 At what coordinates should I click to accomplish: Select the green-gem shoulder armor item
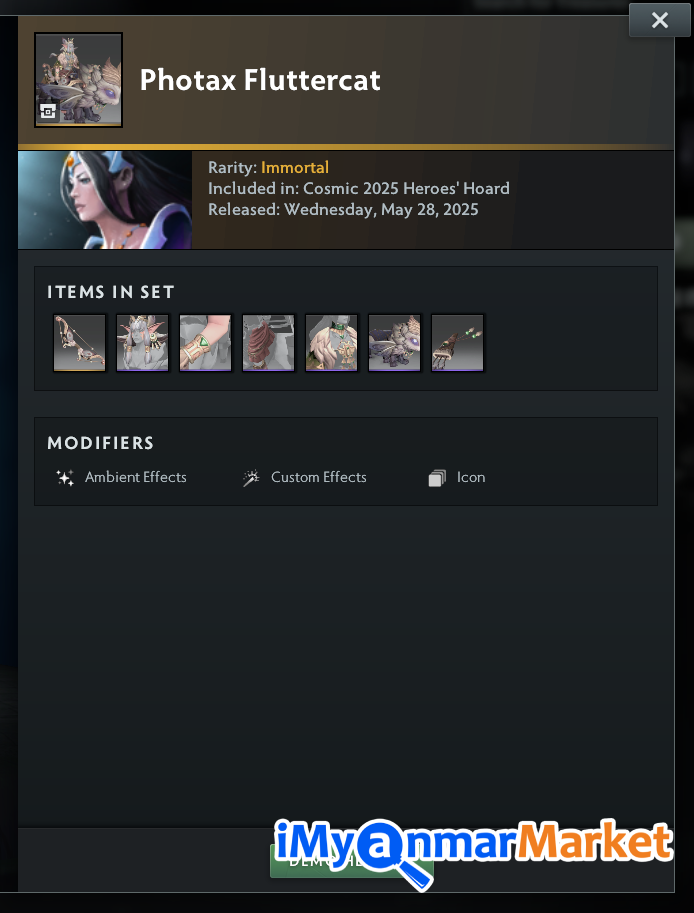[x=331, y=343]
